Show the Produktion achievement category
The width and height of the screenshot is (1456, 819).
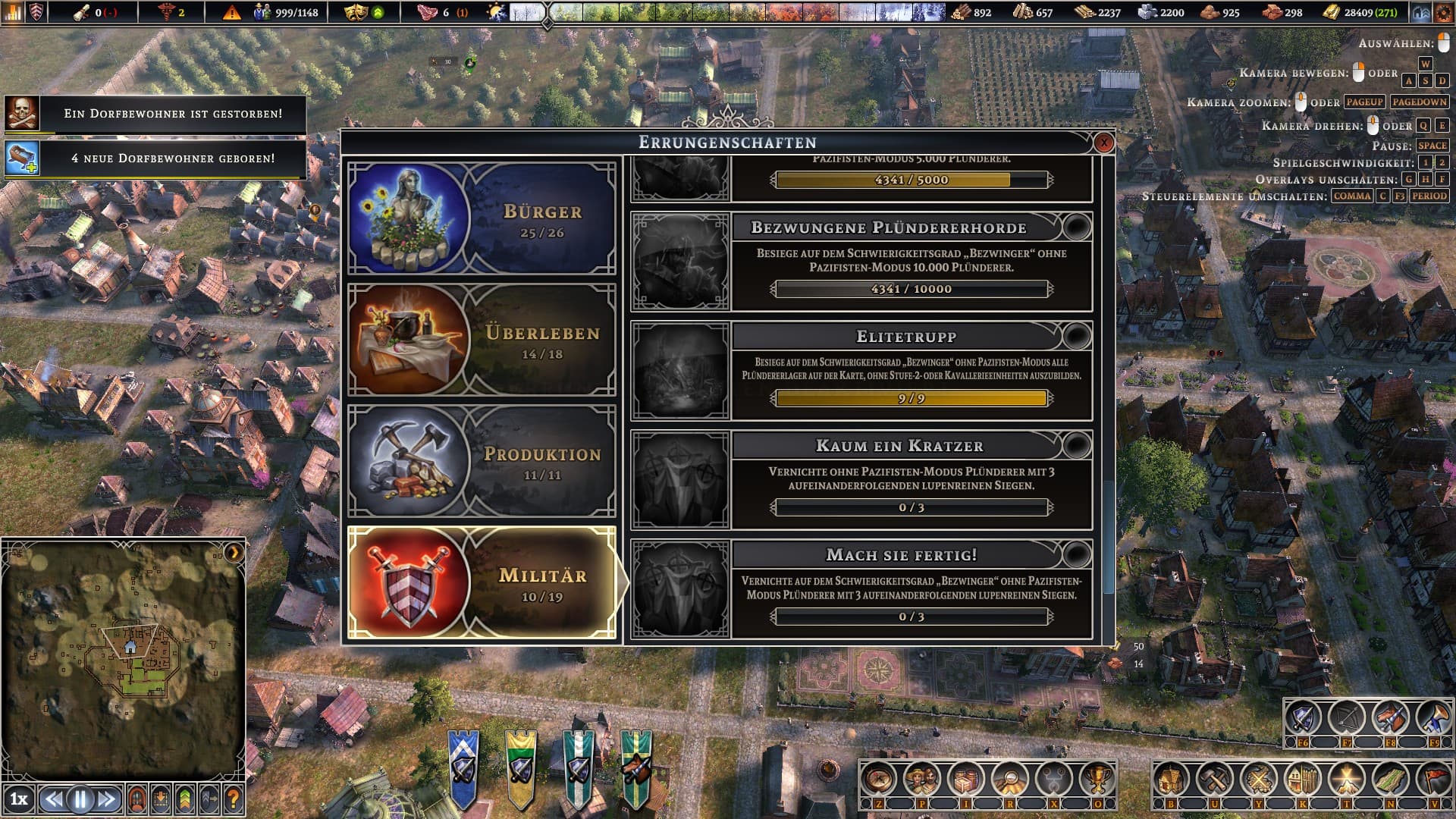[482, 461]
